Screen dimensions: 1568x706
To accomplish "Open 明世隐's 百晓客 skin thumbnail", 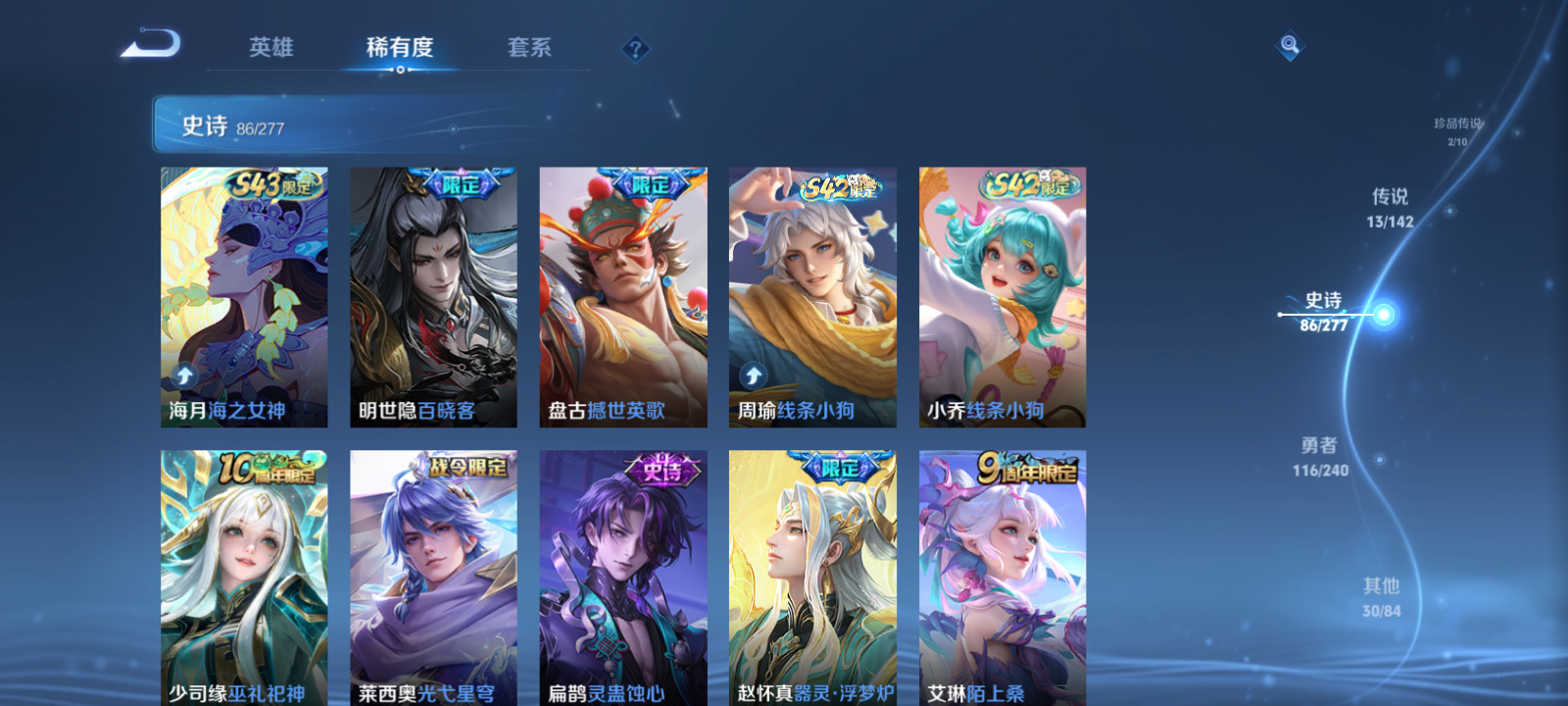I will [432, 294].
